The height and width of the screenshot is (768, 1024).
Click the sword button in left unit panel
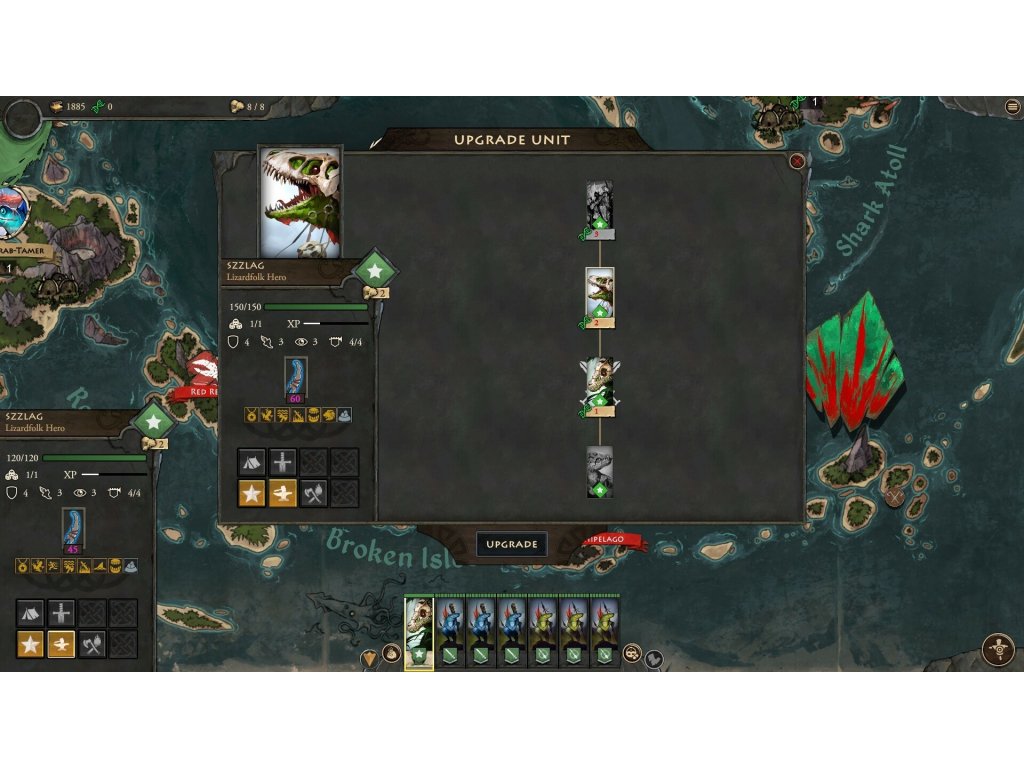62,613
